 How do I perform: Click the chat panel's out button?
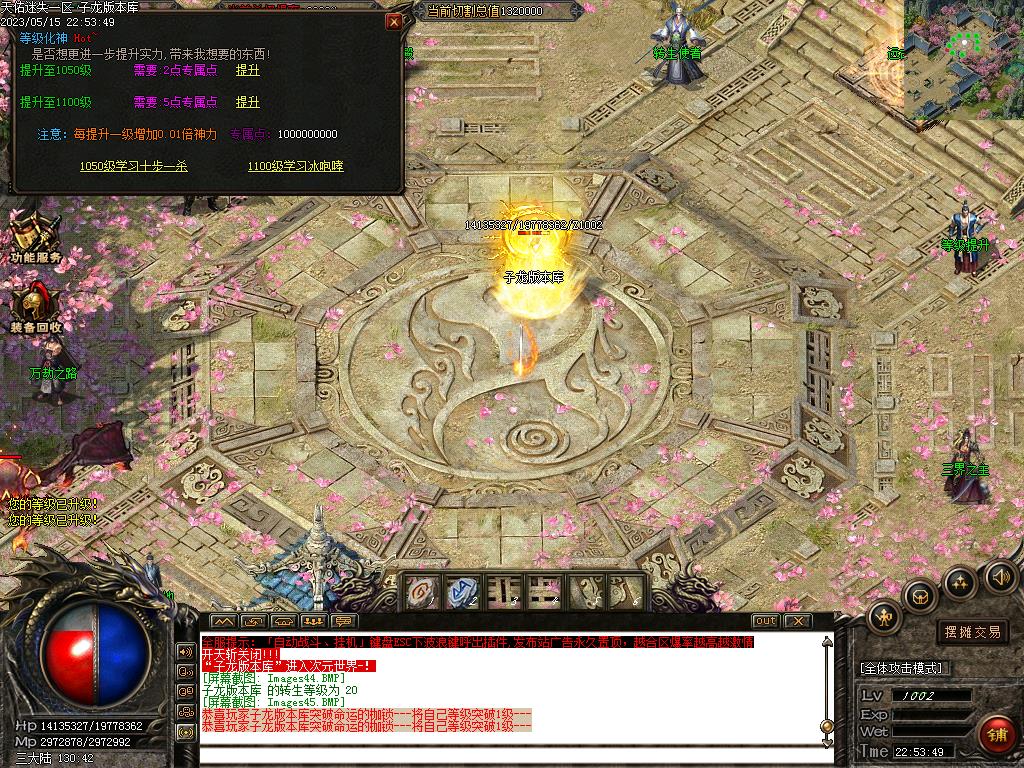[x=765, y=621]
